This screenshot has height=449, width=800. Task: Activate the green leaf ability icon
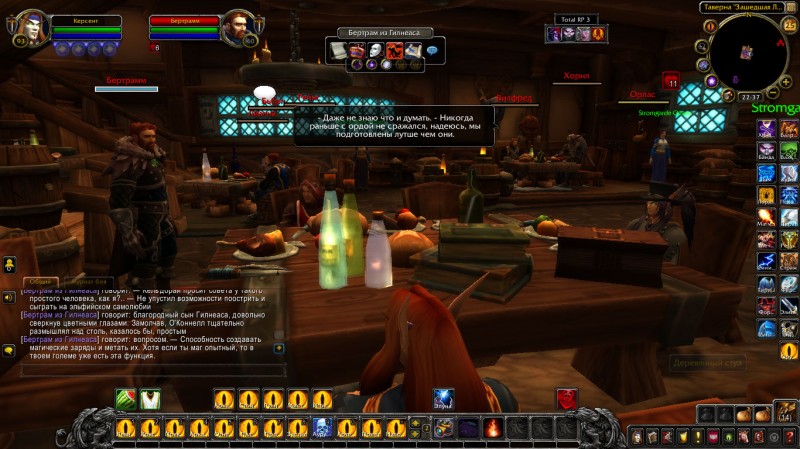point(126,399)
